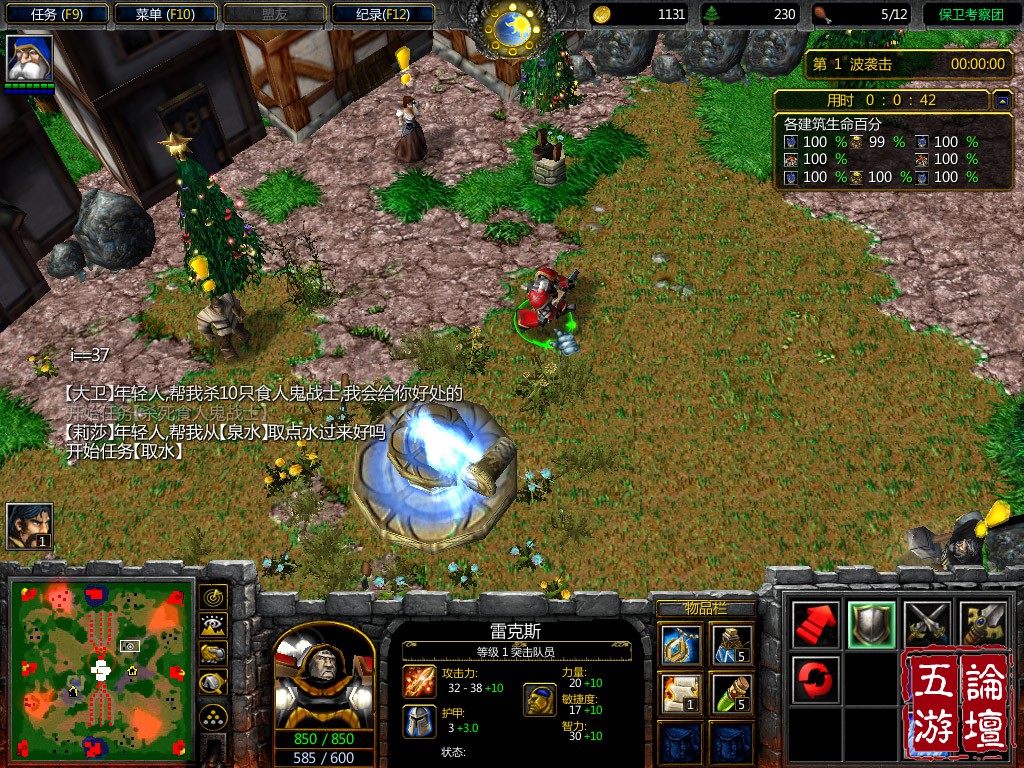Click the formation movement toggle button

[214, 717]
